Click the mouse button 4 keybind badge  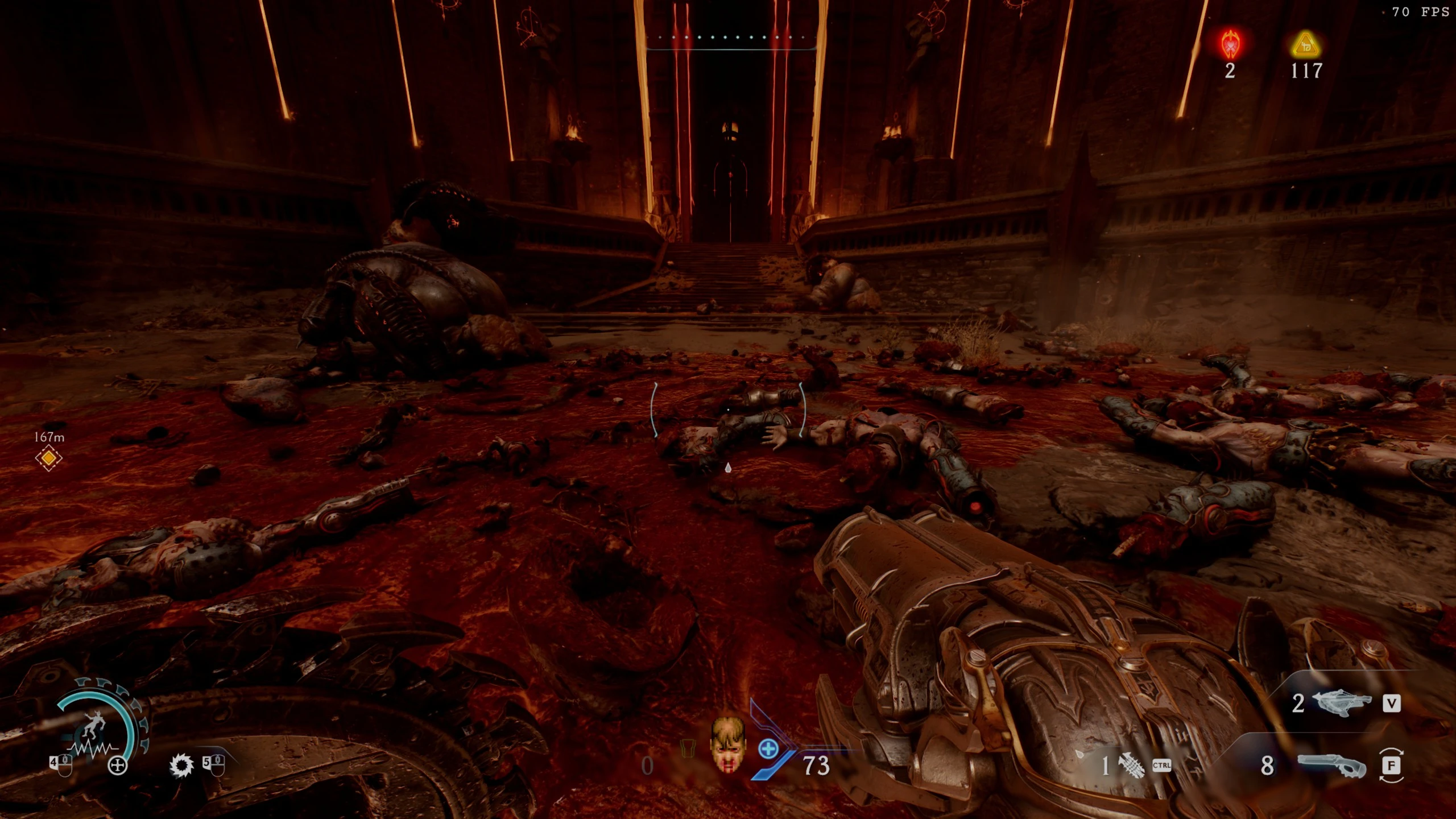(x=61, y=766)
